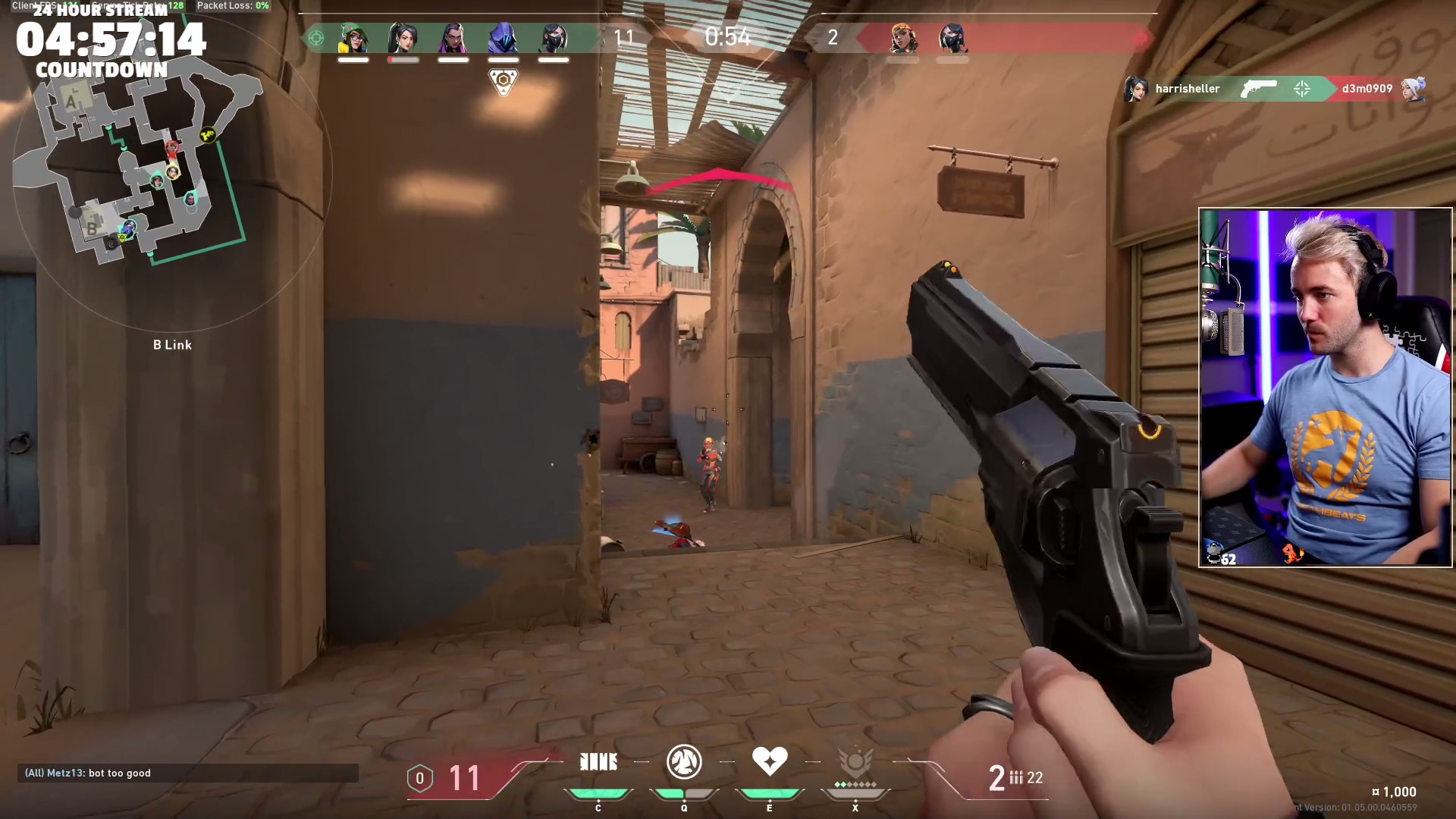The width and height of the screenshot is (1456, 819).
Task: Click the hooded Omen portrait in the team bar
Action: point(503,38)
